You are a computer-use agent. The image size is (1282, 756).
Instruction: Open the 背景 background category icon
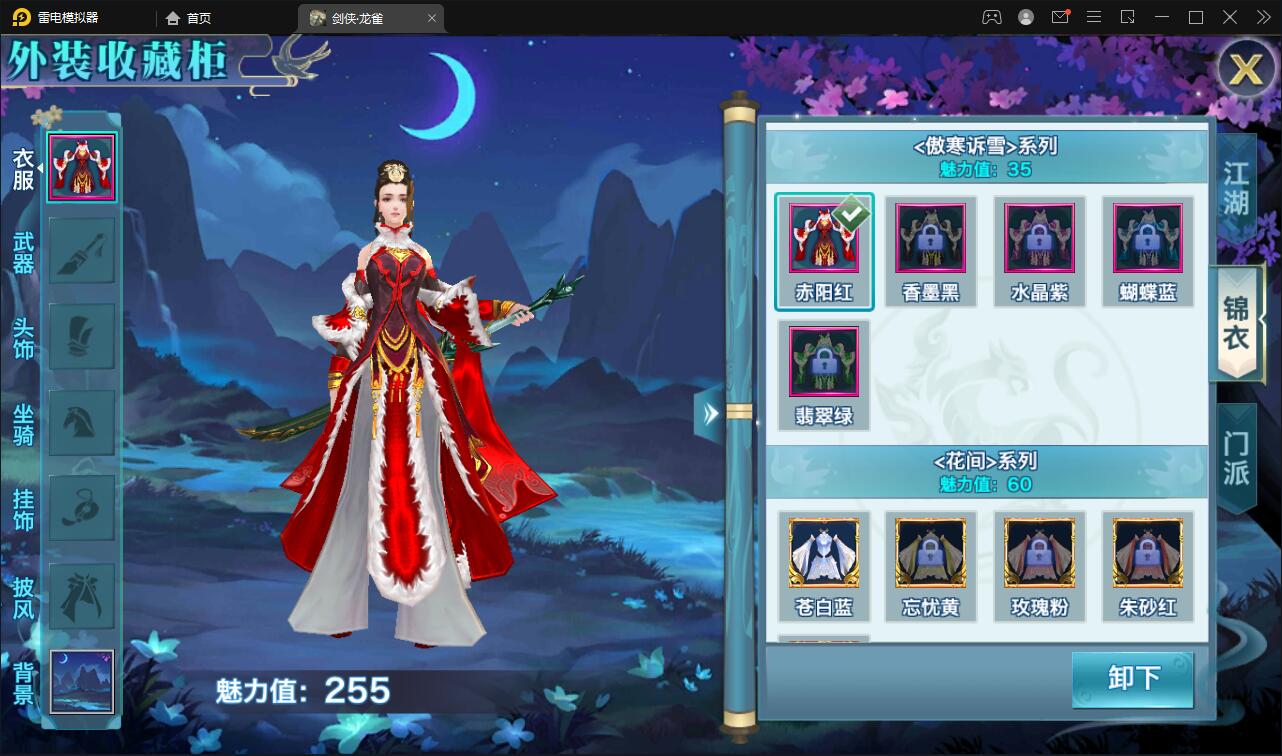[81, 680]
